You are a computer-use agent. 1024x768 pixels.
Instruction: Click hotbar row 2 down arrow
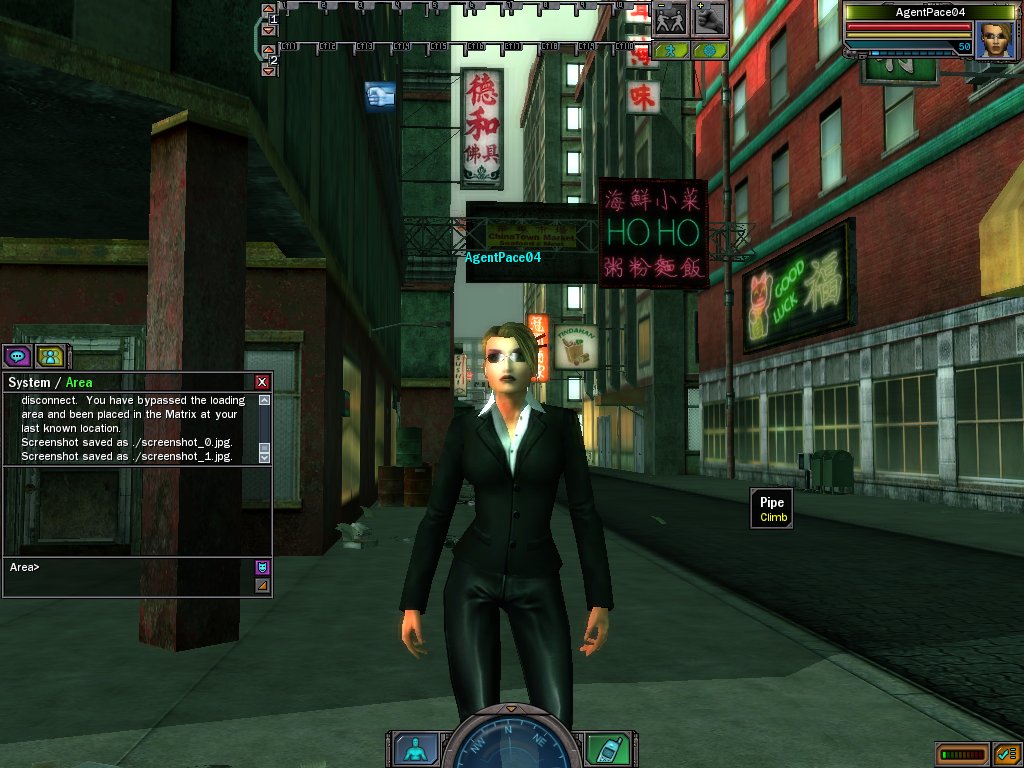[268, 70]
